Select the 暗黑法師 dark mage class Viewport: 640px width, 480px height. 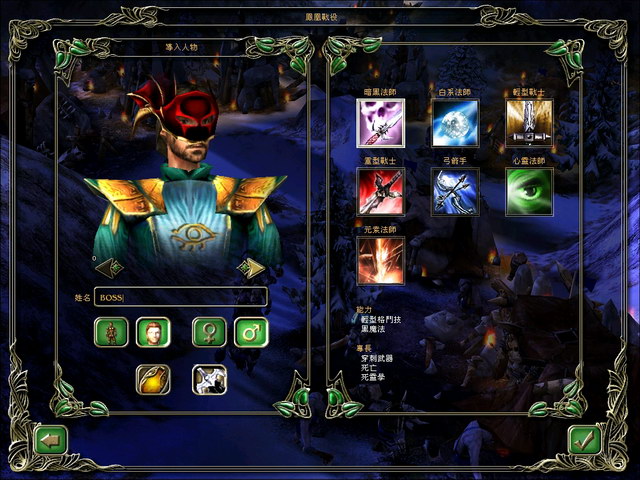[x=381, y=123]
